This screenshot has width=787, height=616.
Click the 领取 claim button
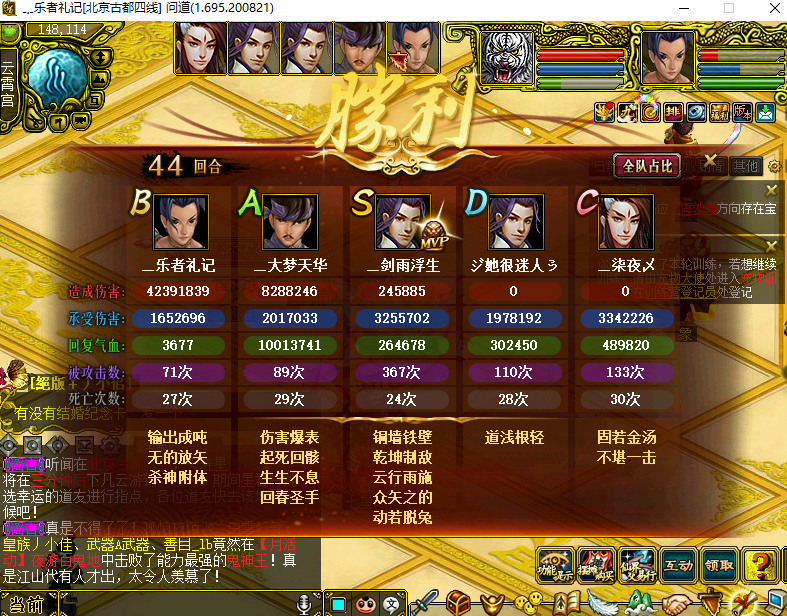point(718,565)
